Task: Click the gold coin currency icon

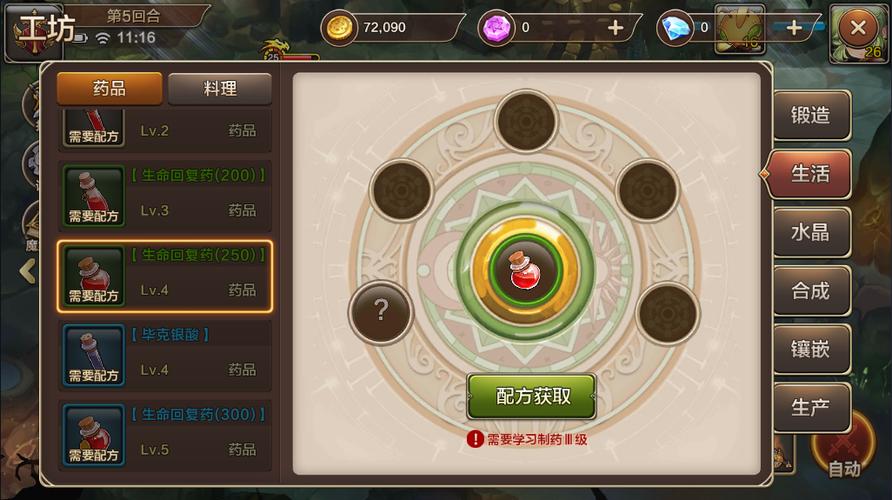Action: (340, 28)
